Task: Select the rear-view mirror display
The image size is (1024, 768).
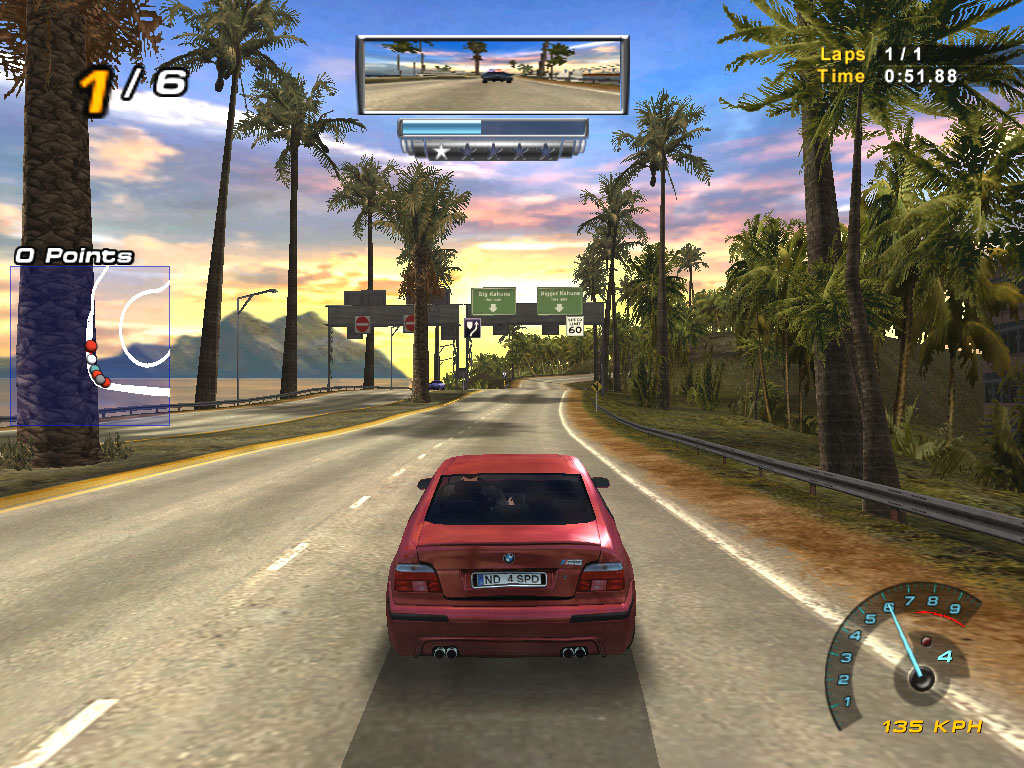Action: (492, 75)
